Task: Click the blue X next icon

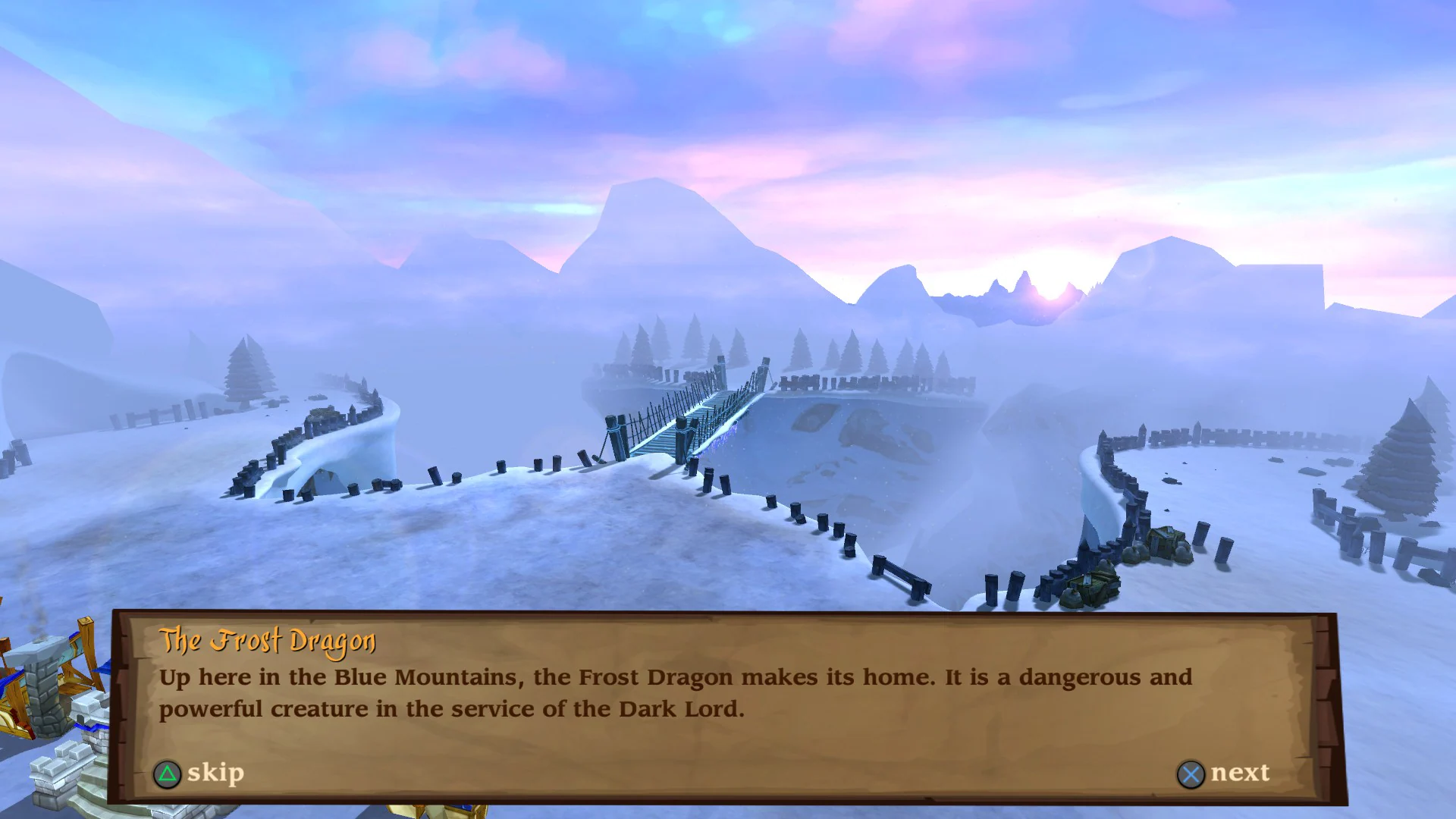Action: [1192, 774]
